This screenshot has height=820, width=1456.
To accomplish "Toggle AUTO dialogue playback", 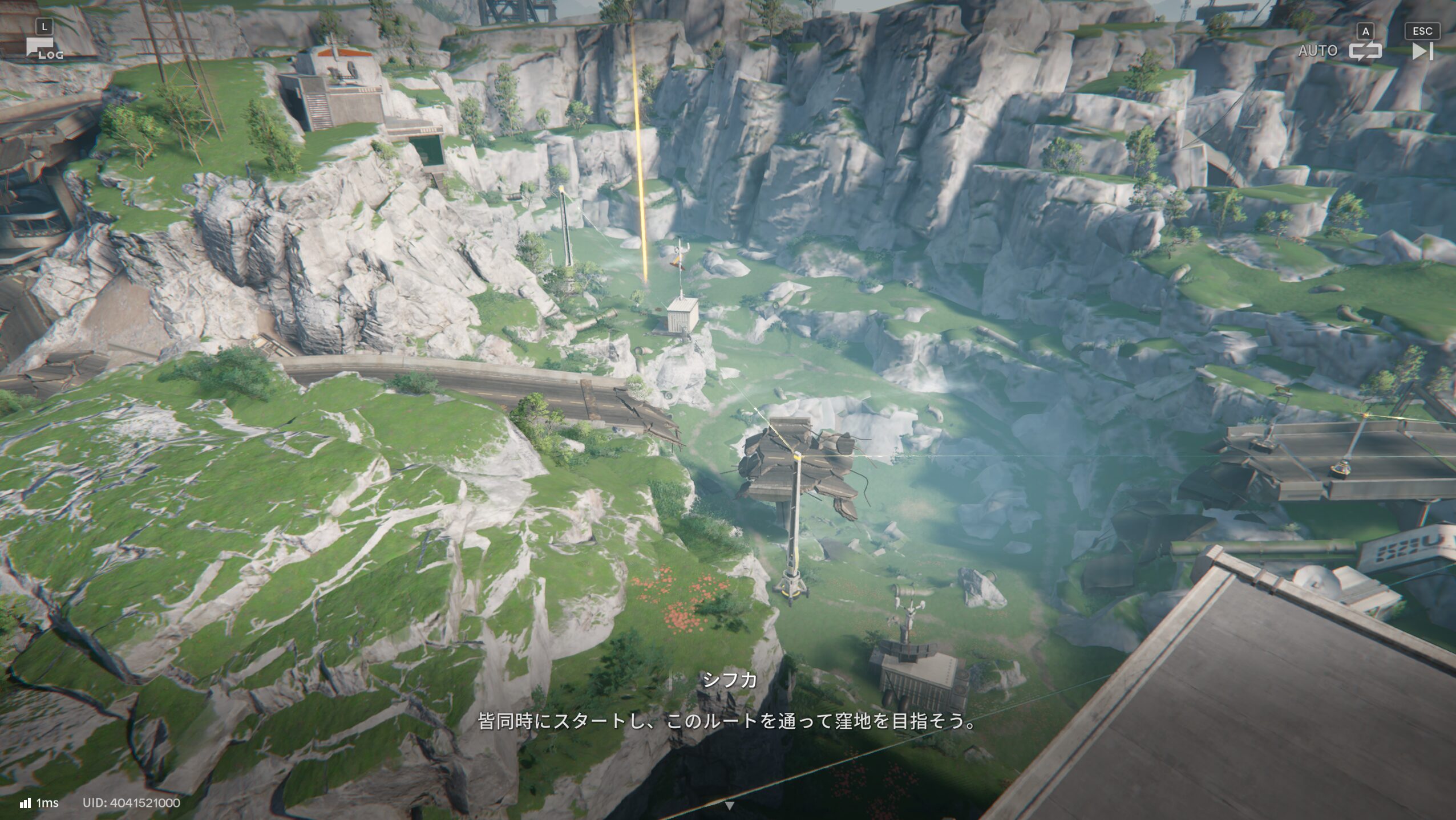I will click(x=1365, y=51).
